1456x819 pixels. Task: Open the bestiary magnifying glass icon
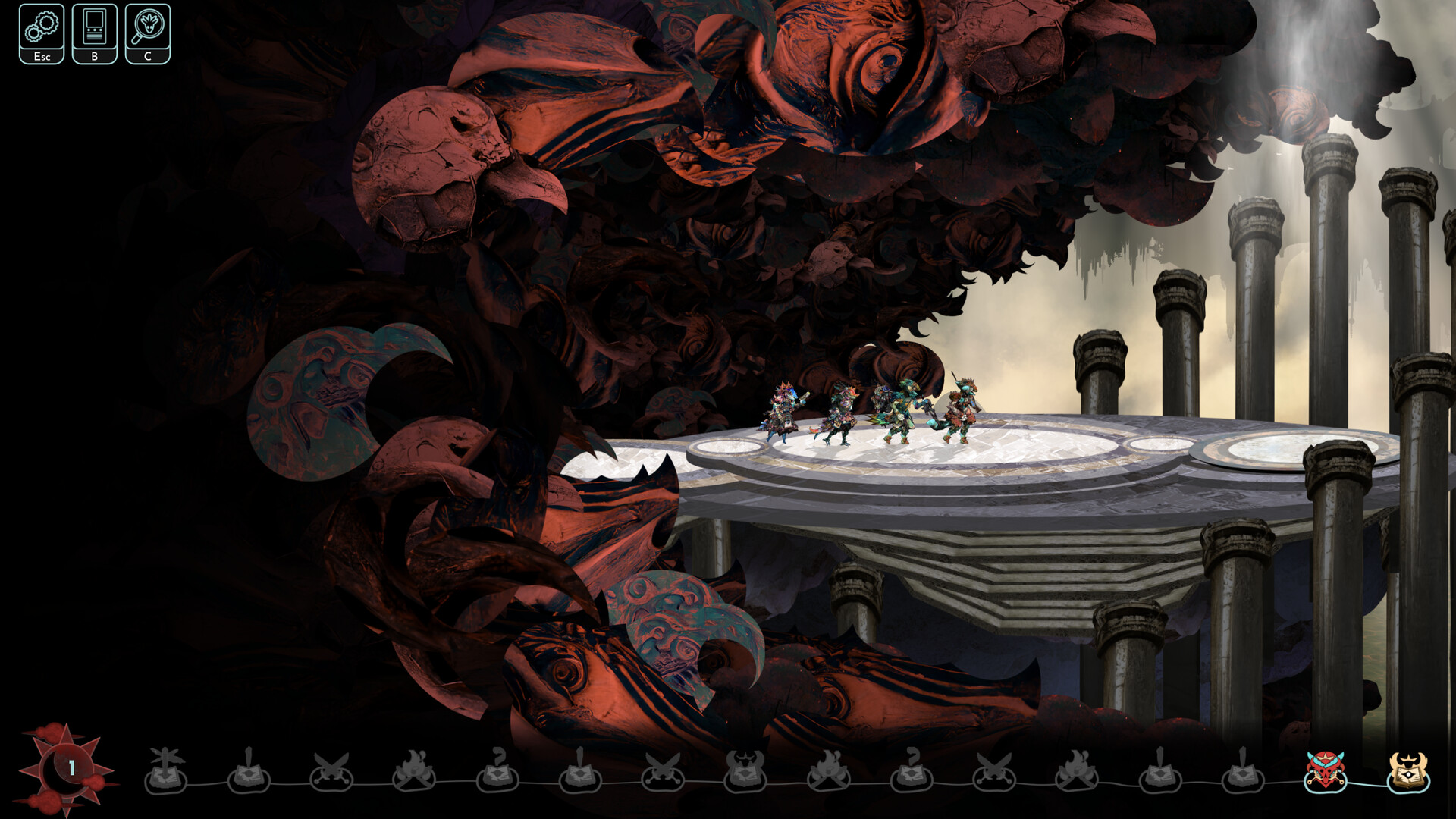click(x=148, y=32)
